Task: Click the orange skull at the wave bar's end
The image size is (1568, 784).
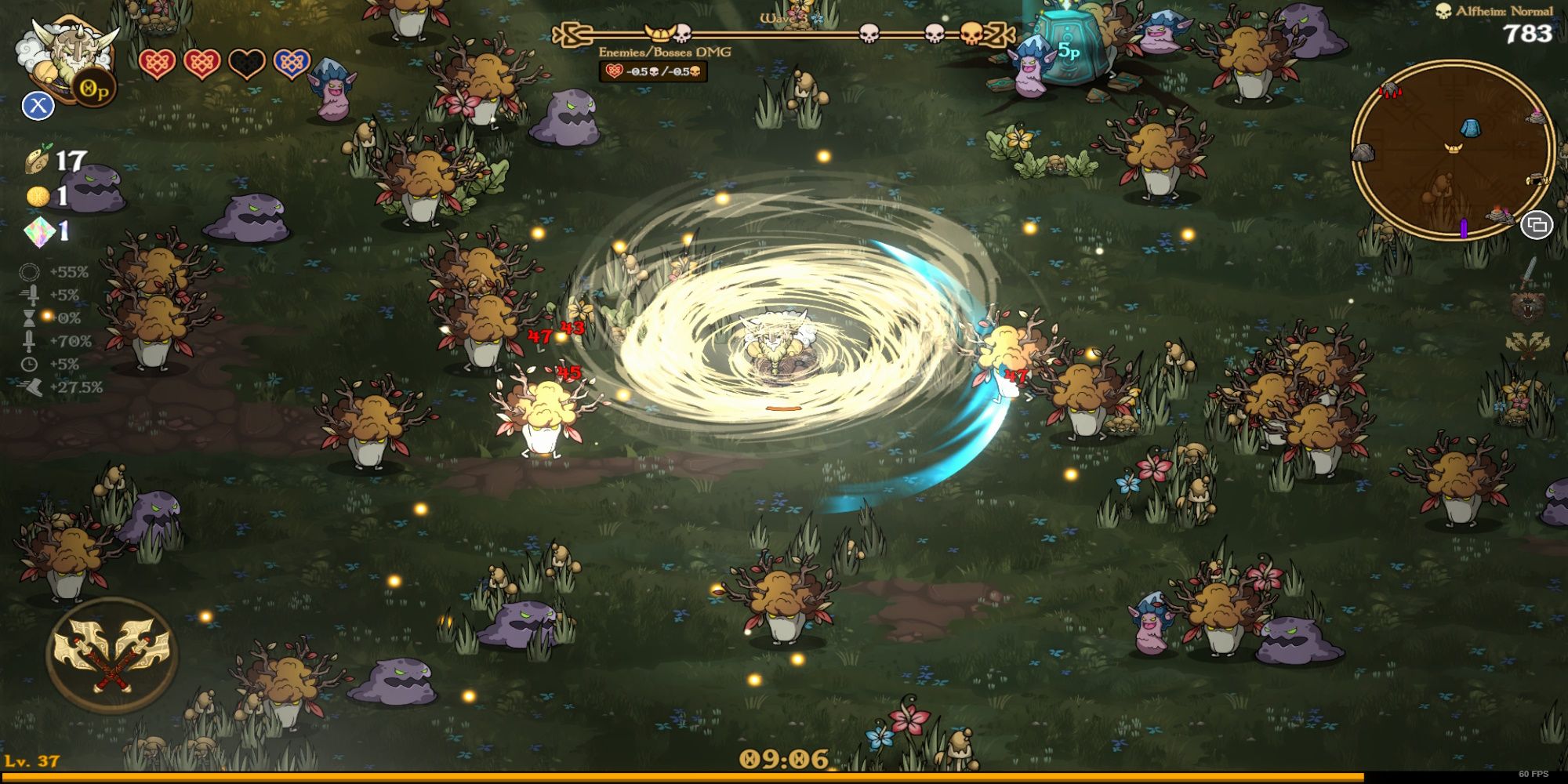Action: pos(972,33)
